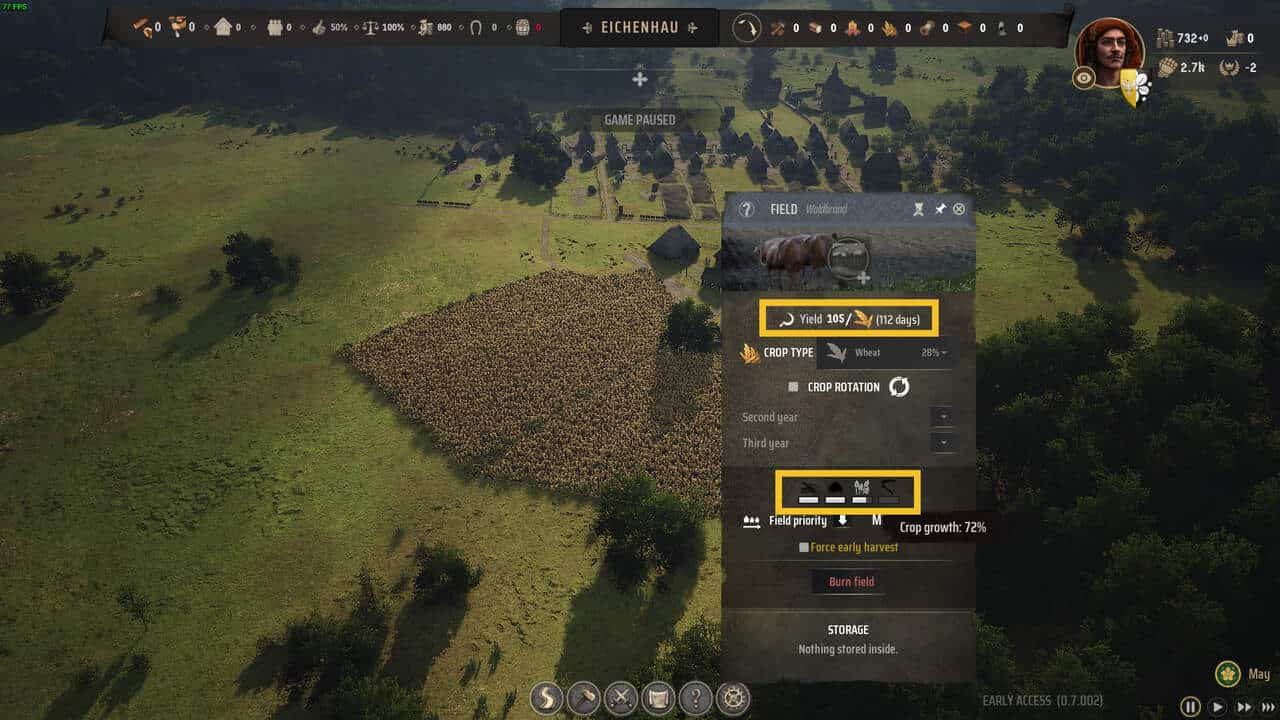Close the Field panel
1280x720 pixels.
[959, 209]
